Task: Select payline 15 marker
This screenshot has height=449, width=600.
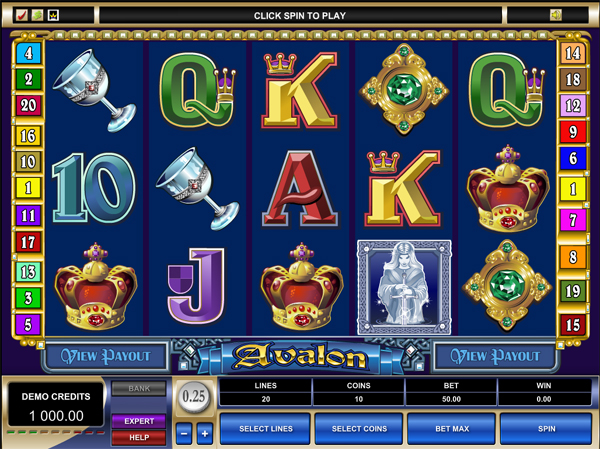Action: coord(573,324)
